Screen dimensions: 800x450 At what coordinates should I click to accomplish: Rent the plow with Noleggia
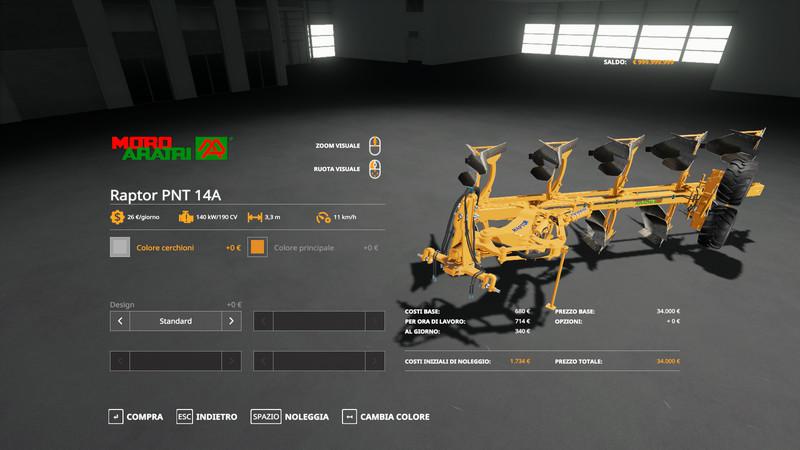(291, 416)
